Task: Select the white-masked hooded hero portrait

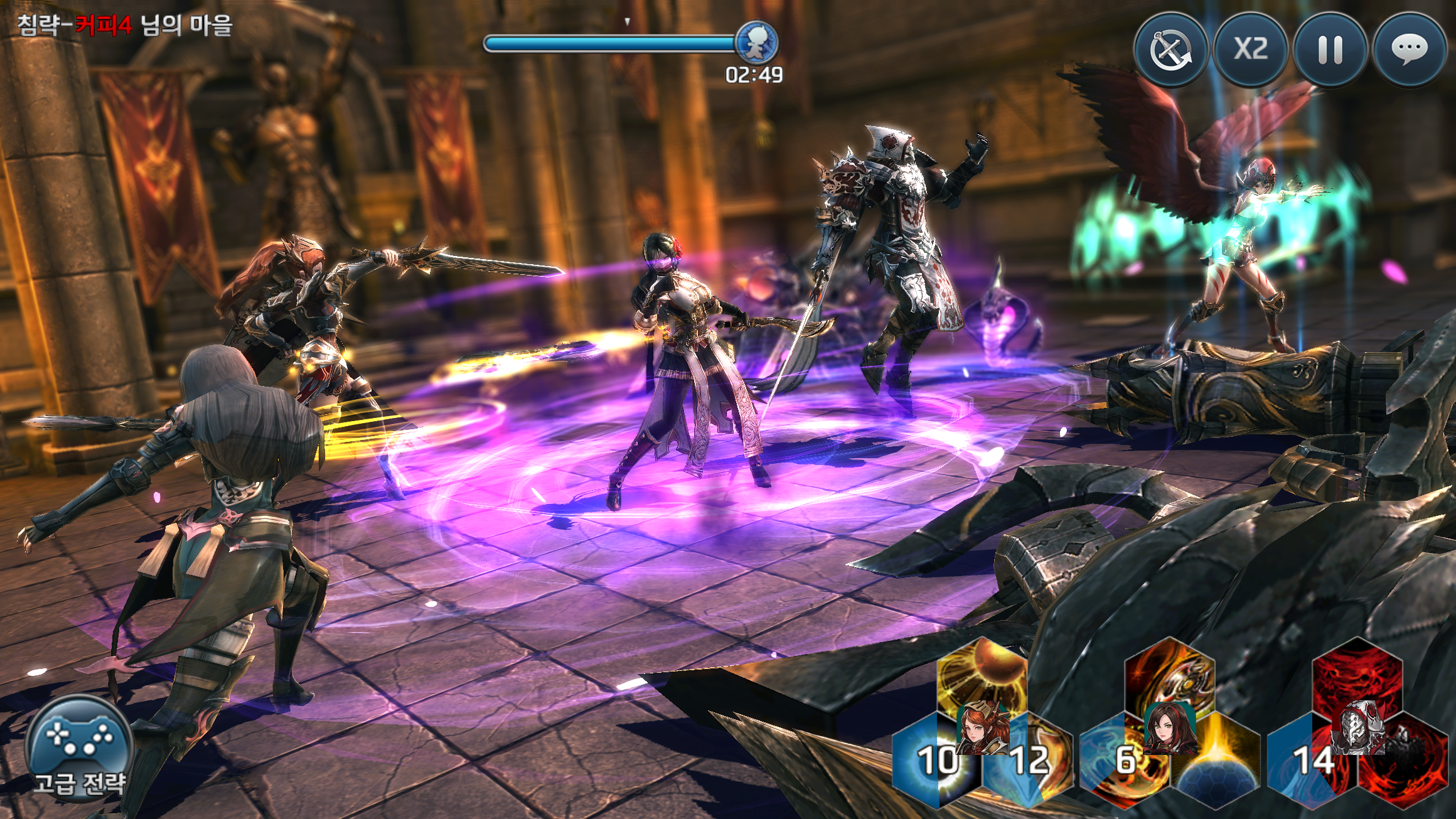Action: click(1357, 728)
